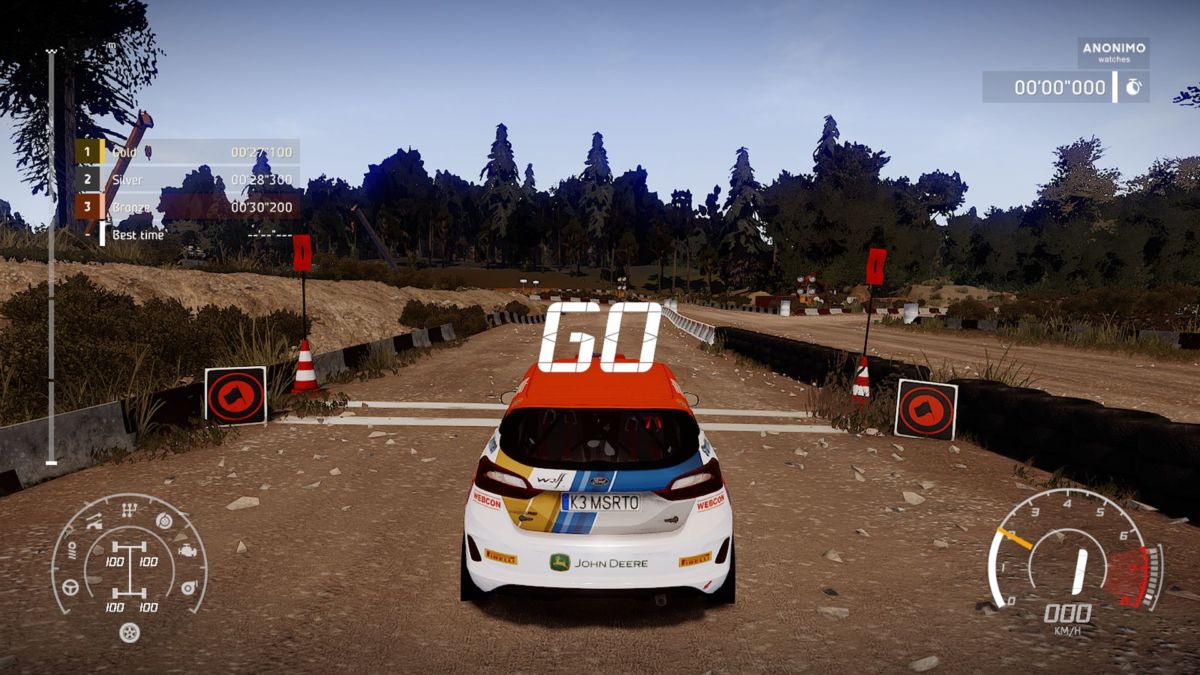The height and width of the screenshot is (675, 1200).
Task: Click the tyre icon below the chassis diagram
Action: coord(129,631)
